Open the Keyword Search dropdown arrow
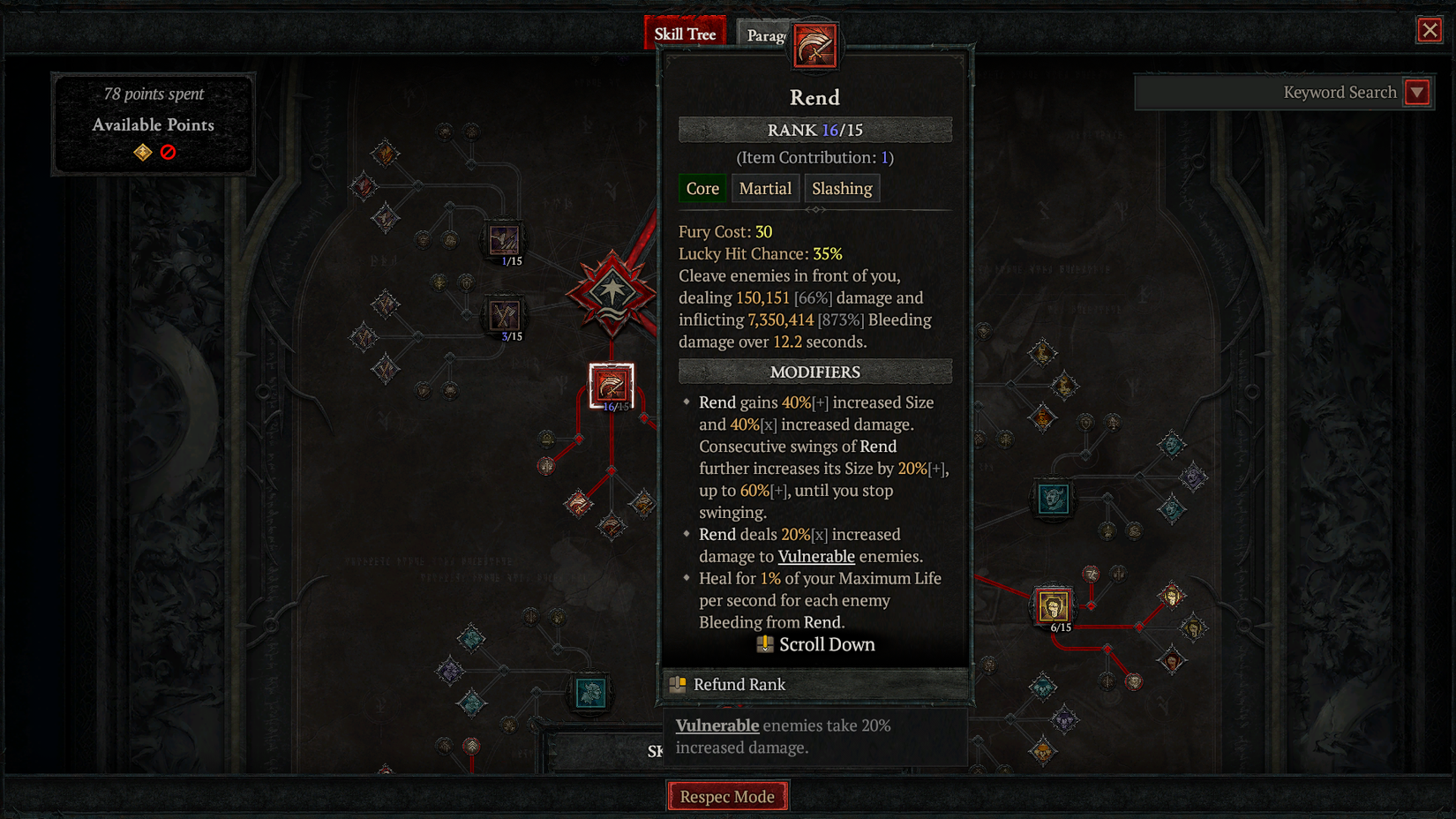 1417,92
